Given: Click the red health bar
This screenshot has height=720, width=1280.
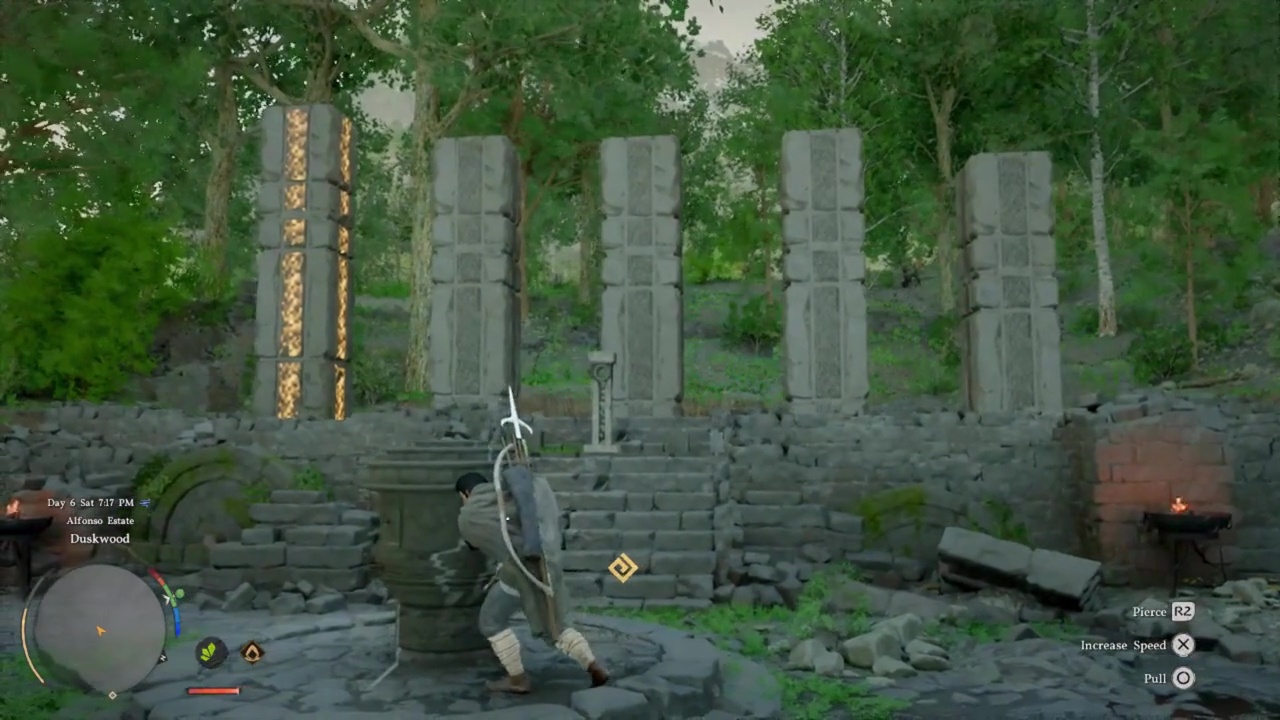Looking at the screenshot, I should coord(213,691).
